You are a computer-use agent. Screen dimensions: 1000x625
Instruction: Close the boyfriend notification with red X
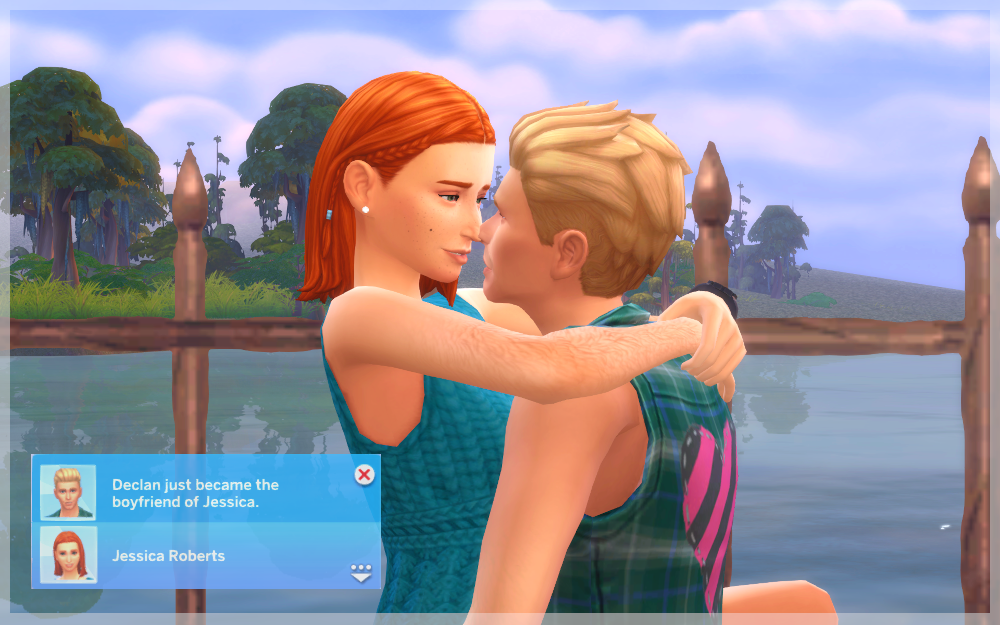coord(365,475)
